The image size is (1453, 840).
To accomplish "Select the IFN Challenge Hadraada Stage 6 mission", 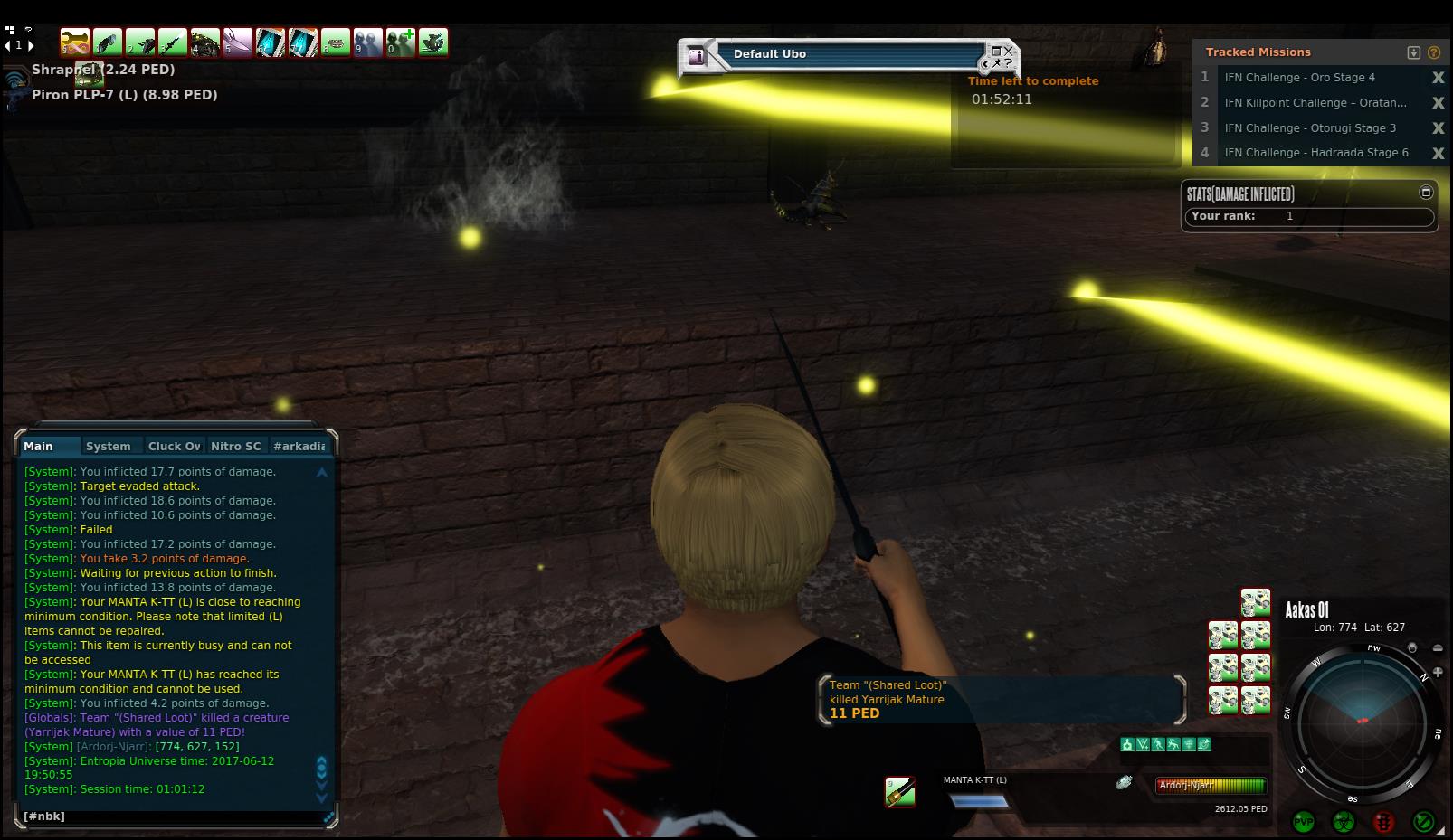I will (x=1315, y=153).
